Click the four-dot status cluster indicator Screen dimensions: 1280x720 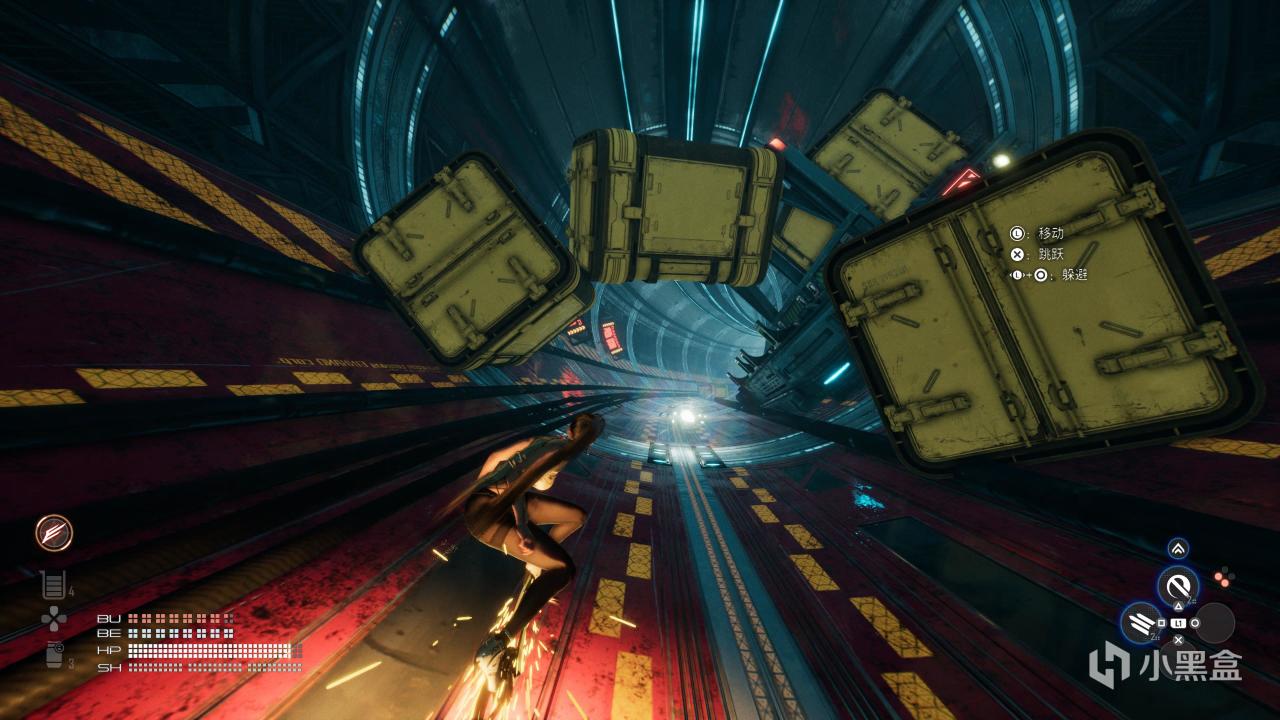point(1224,575)
